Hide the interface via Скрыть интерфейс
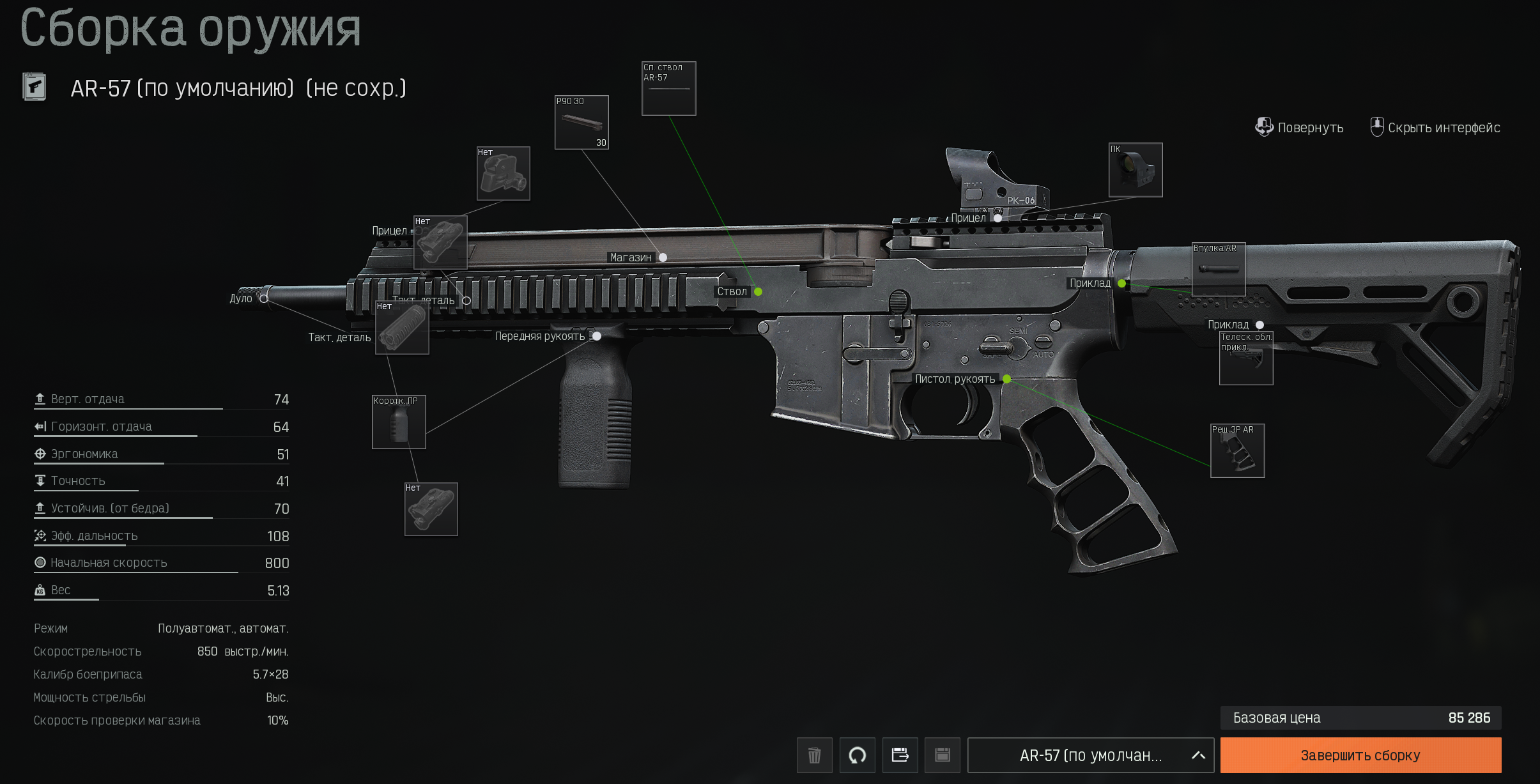Viewport: 1540px width, 784px height. tap(1435, 128)
